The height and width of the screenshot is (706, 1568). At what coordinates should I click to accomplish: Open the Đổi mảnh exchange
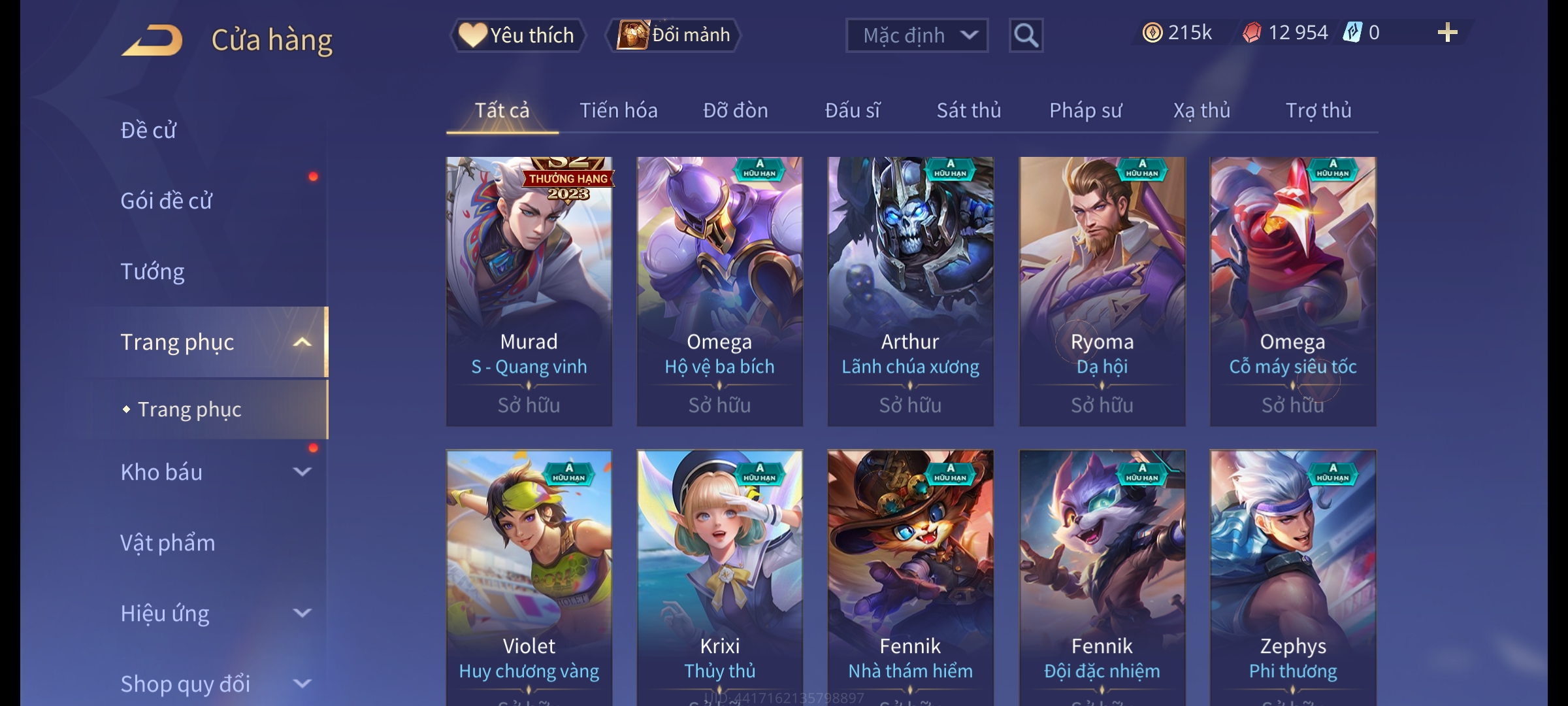(674, 35)
